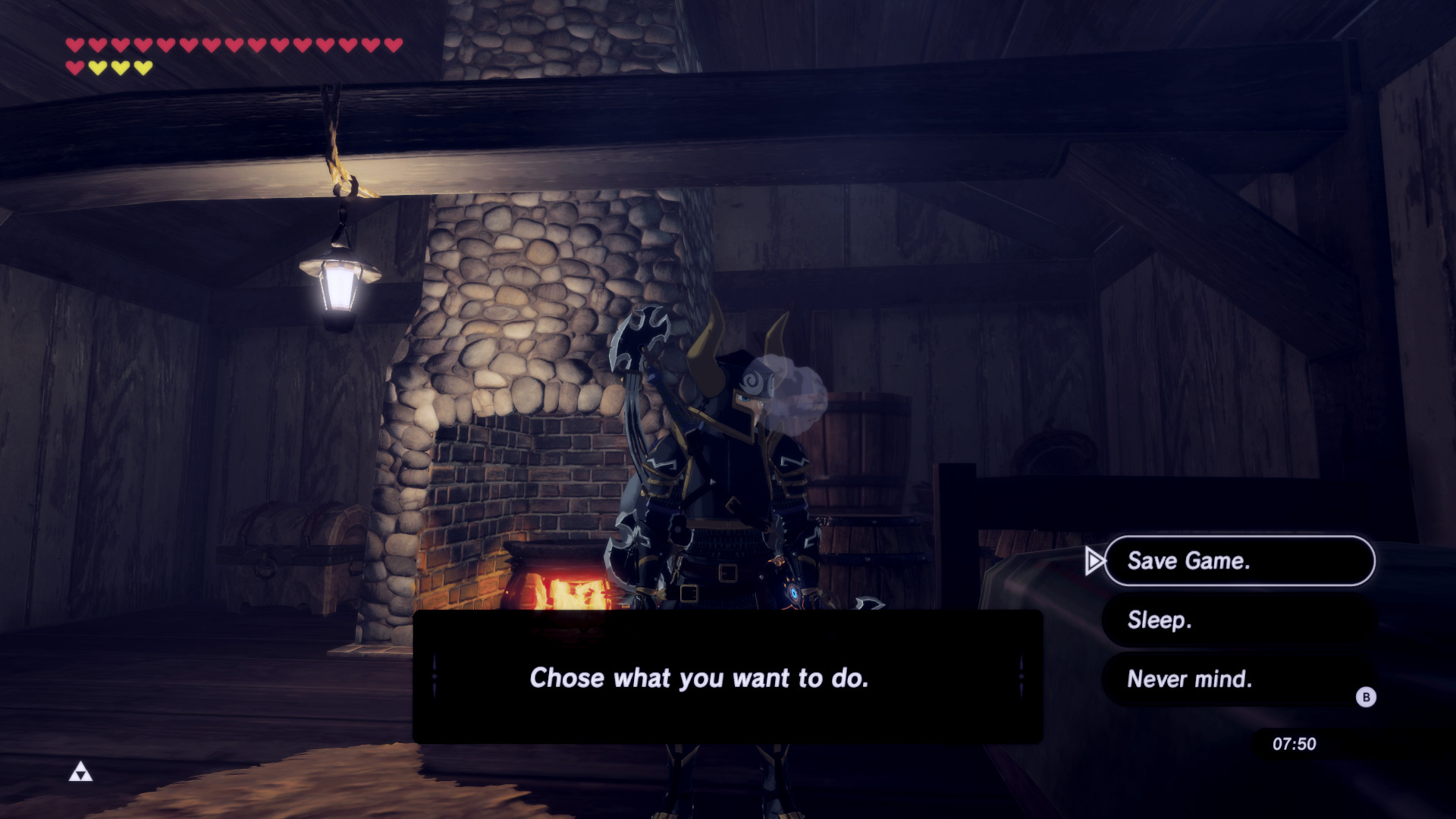The height and width of the screenshot is (819, 1456).
Task: Click the first yellow bonus heart
Action: [x=97, y=67]
